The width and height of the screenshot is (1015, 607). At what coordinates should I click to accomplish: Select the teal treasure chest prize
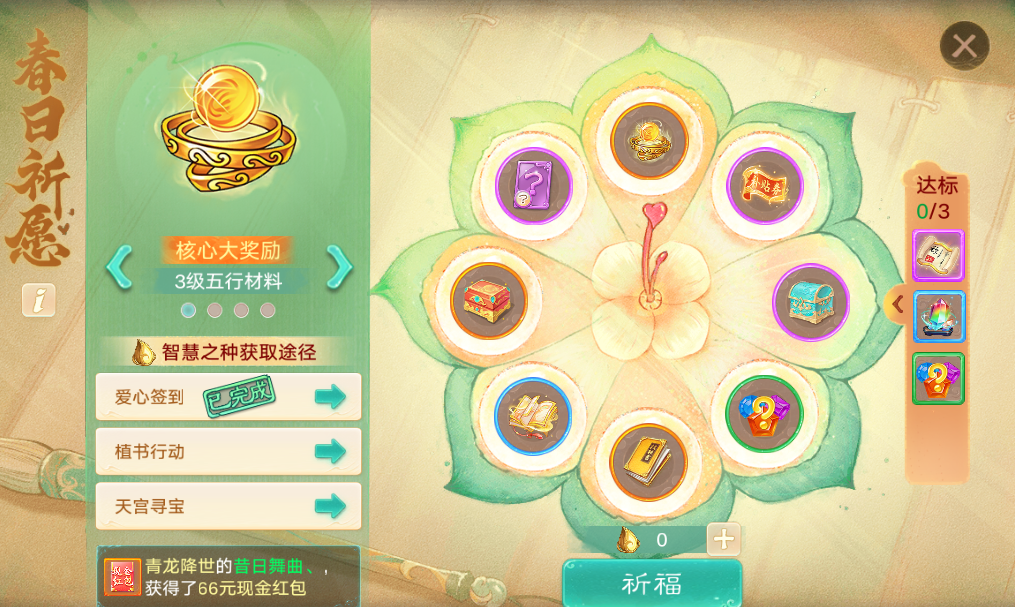(x=811, y=302)
